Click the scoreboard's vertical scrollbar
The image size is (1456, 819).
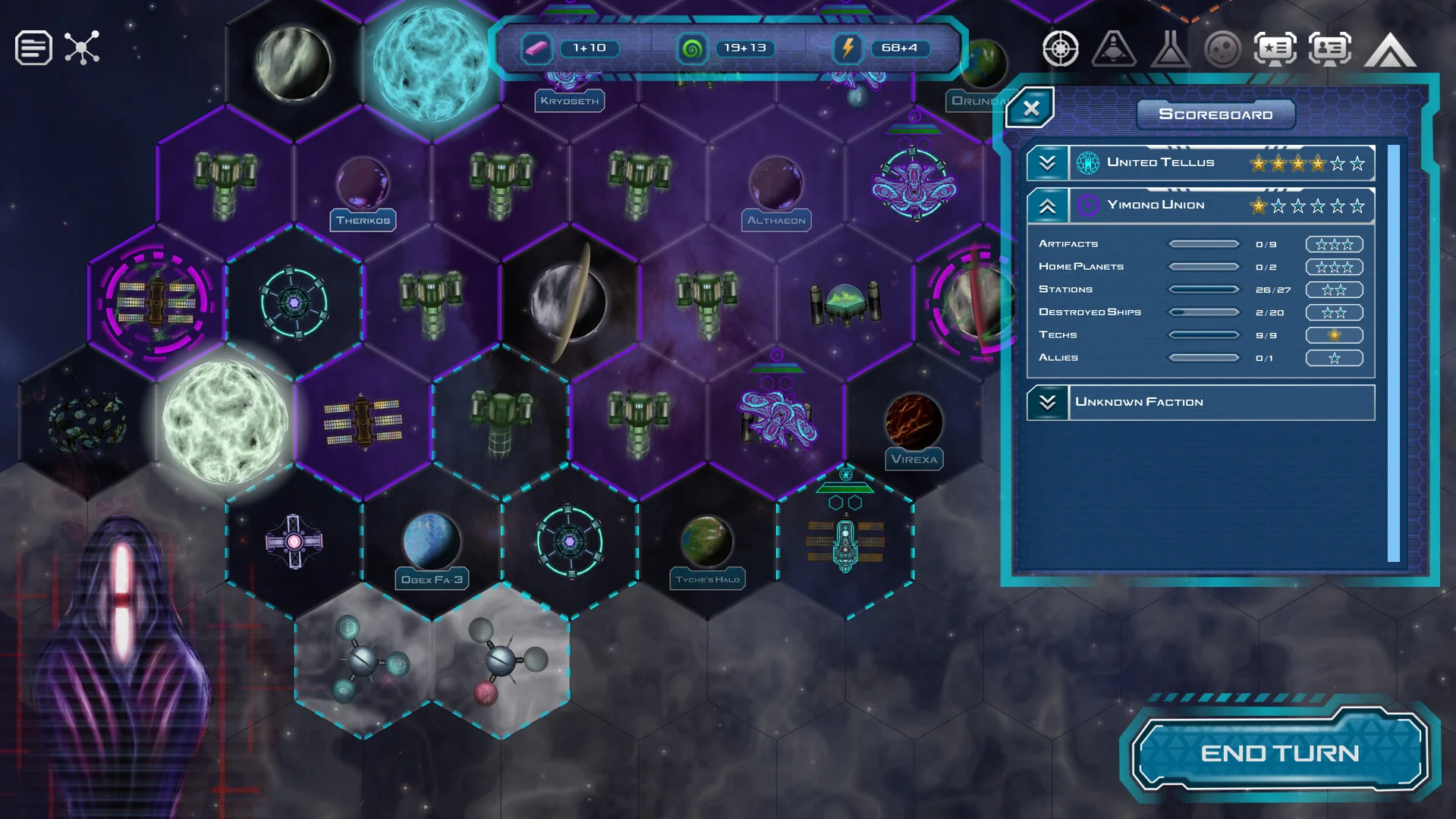[1393, 353]
